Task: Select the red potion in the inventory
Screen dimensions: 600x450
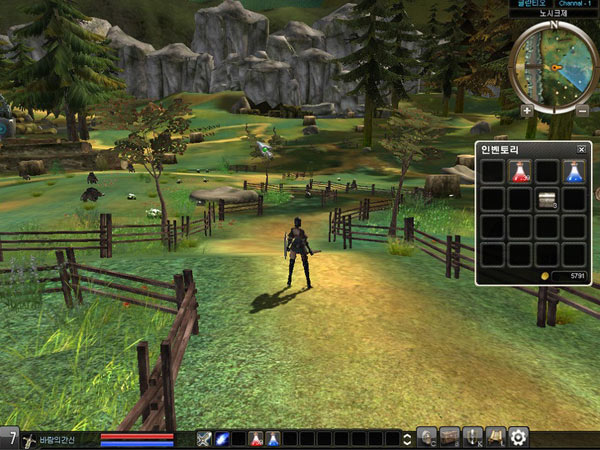Action: coord(519,171)
